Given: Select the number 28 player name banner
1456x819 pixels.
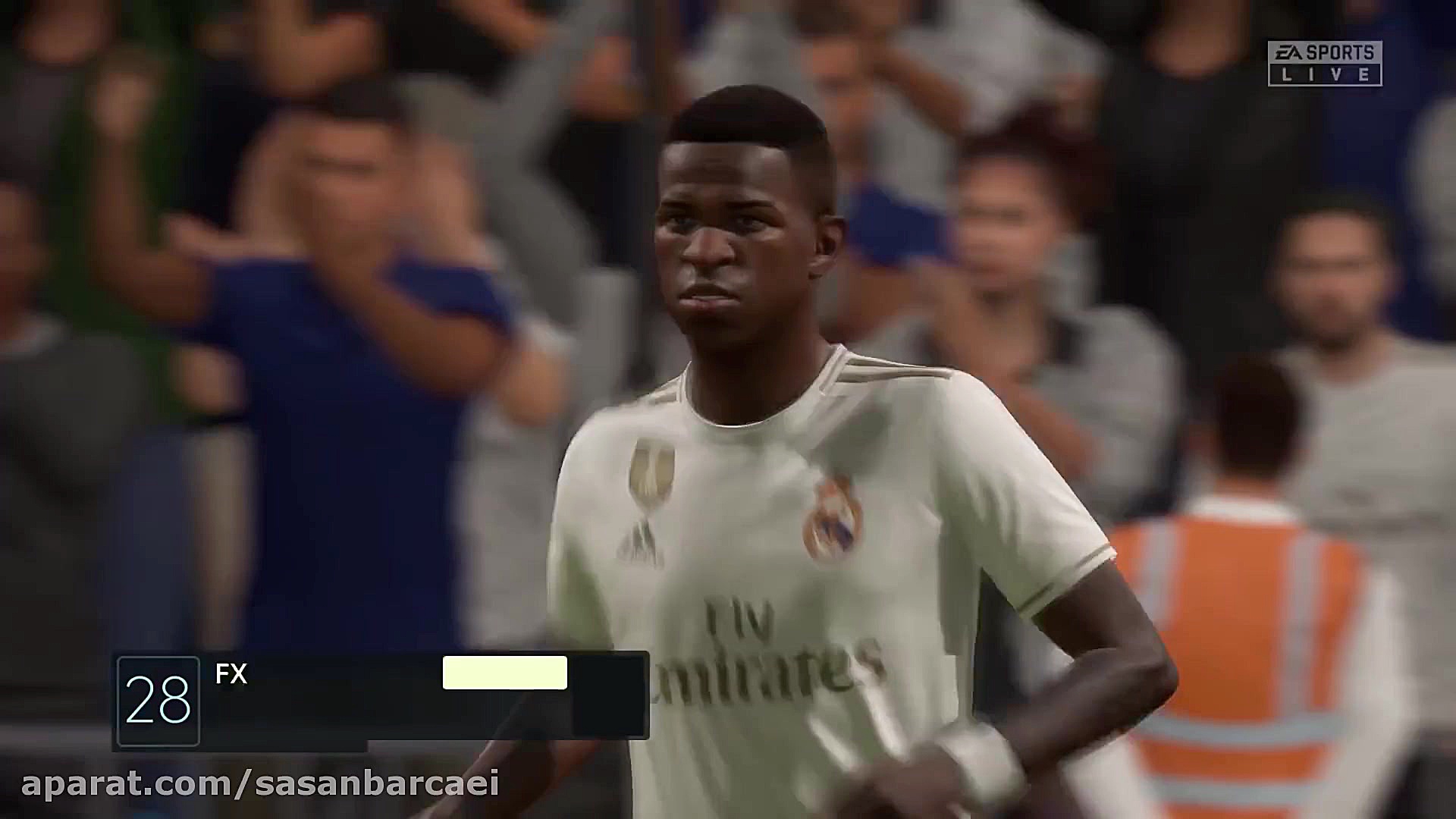Looking at the screenshot, I should (x=381, y=697).
